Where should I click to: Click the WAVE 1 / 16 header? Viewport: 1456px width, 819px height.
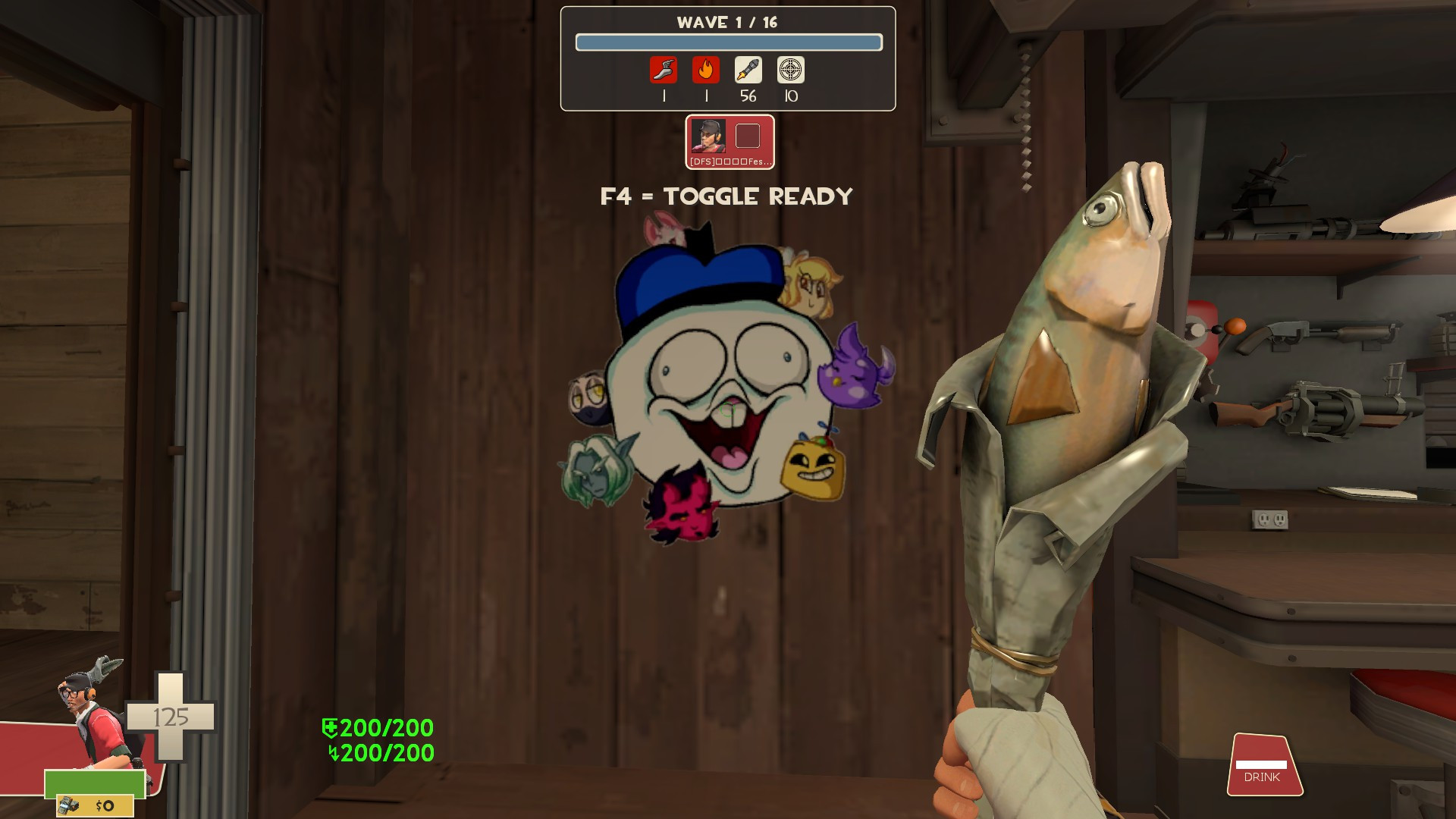click(728, 22)
